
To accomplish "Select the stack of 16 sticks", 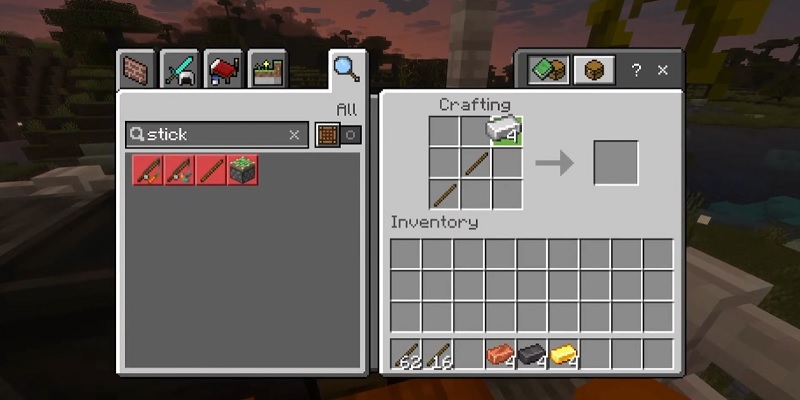I will [438, 354].
